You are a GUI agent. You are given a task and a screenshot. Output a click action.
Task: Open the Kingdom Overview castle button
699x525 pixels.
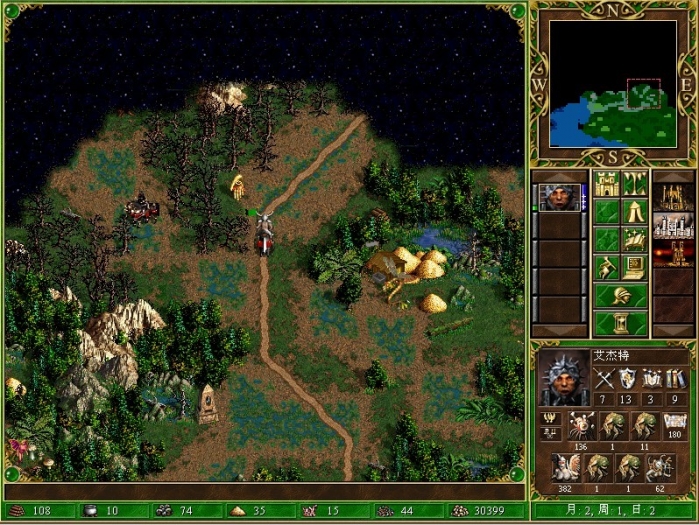click(x=606, y=184)
